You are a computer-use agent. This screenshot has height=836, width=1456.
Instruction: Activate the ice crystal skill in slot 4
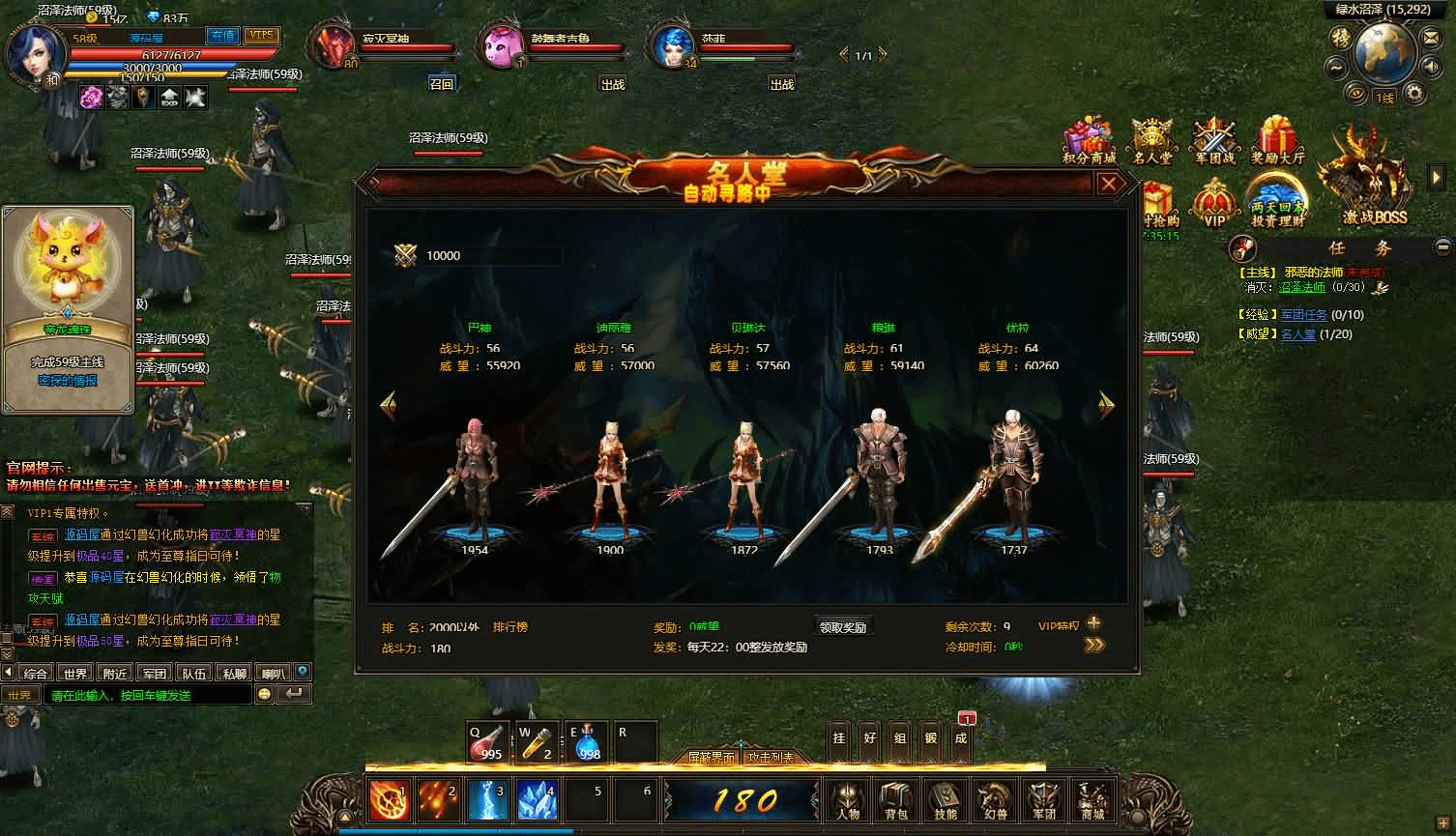pyautogui.click(x=538, y=800)
